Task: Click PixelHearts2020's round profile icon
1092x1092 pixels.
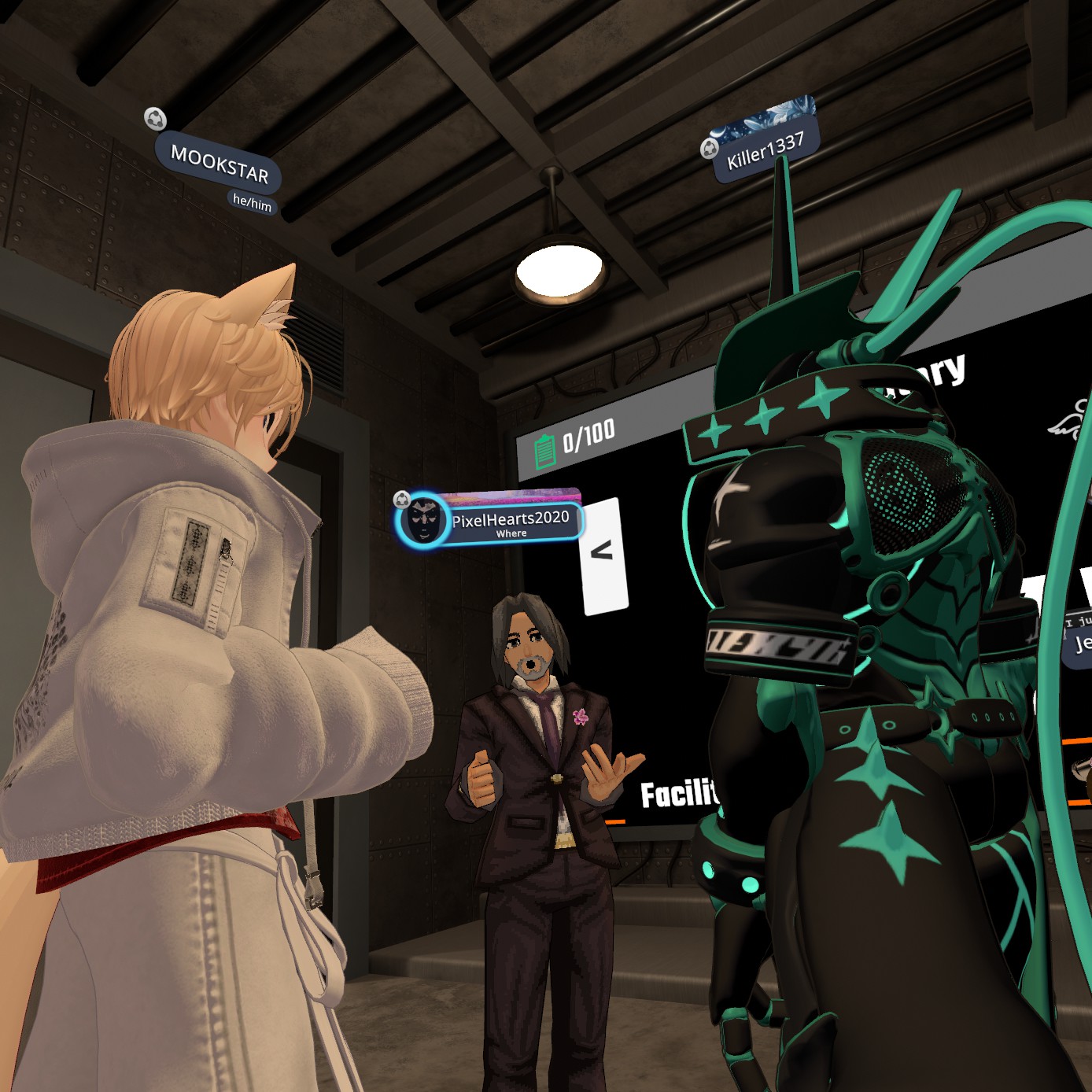Action: click(x=425, y=520)
